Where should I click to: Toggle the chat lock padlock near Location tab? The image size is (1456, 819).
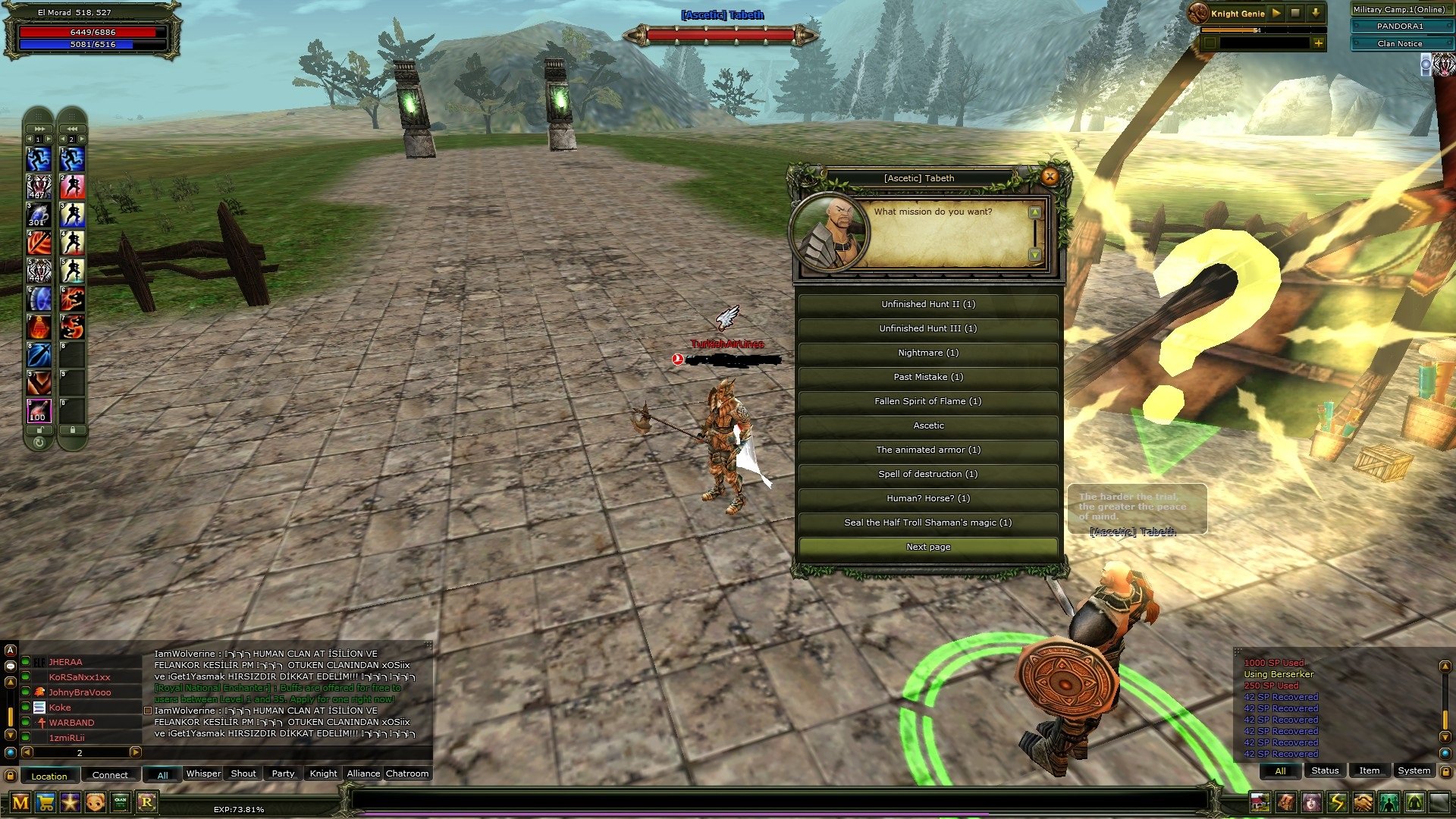[11, 775]
